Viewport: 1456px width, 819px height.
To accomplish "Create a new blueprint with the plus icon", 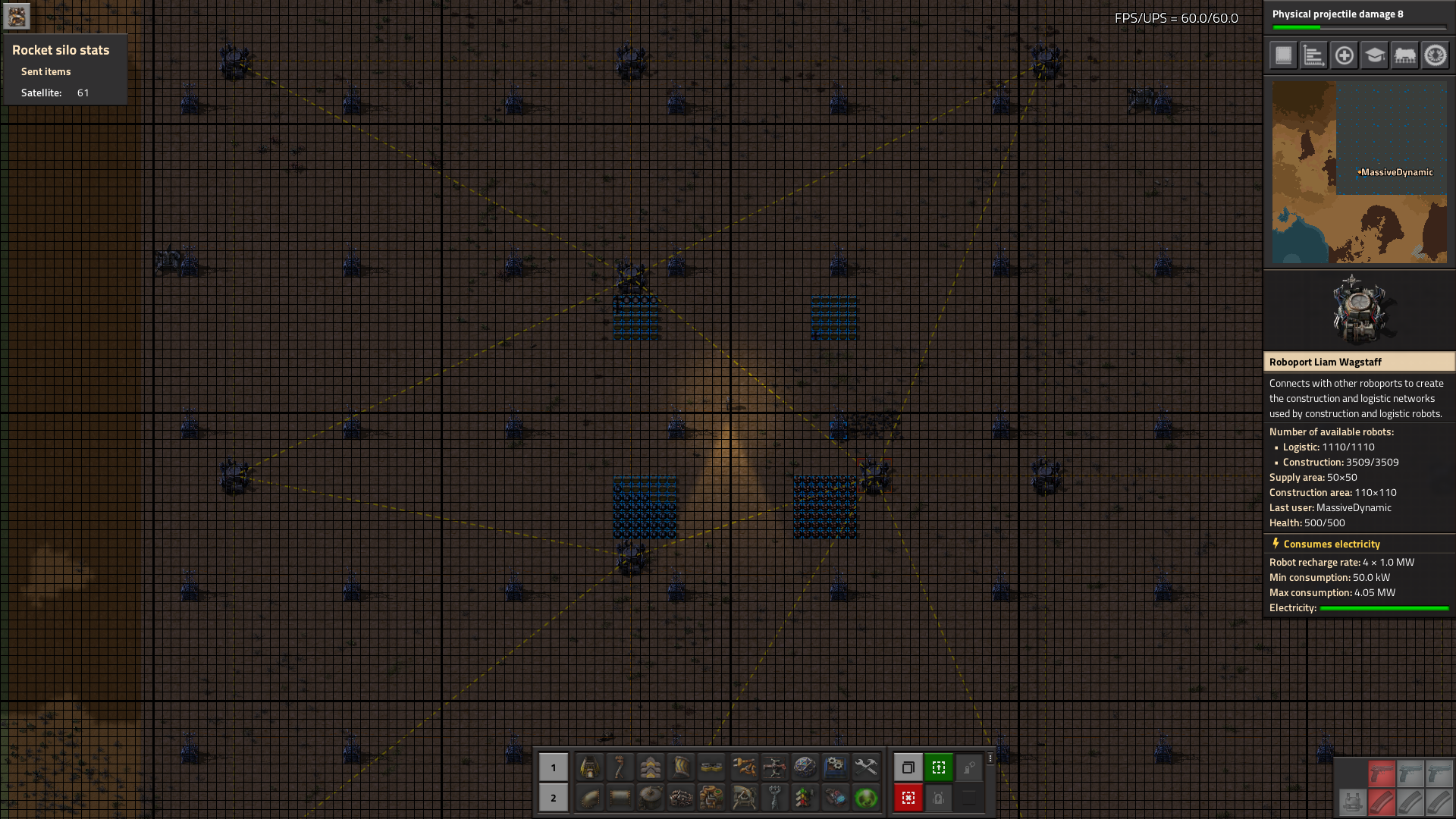I will point(1344,55).
